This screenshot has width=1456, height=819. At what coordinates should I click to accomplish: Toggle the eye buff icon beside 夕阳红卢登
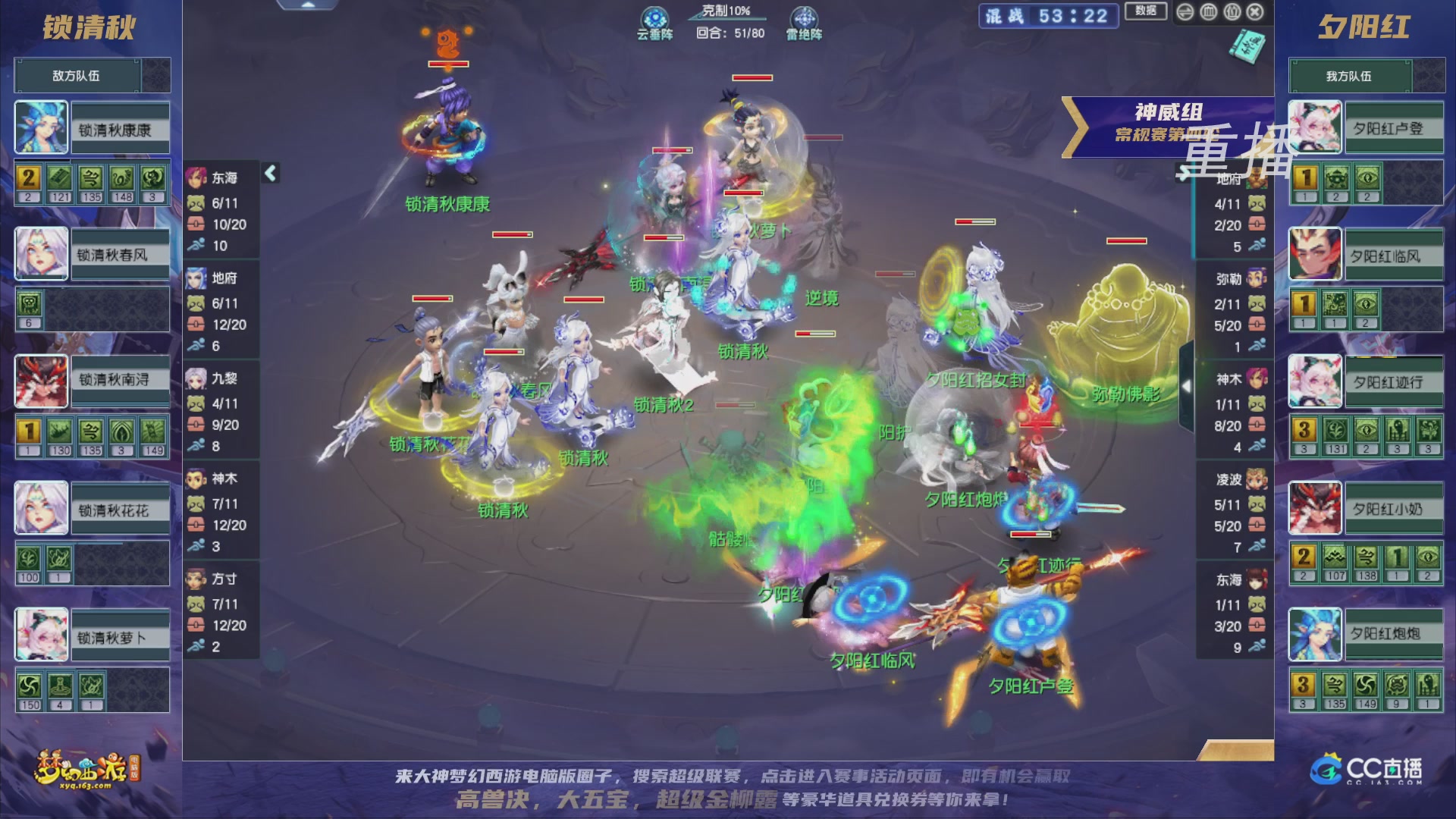tap(1367, 177)
